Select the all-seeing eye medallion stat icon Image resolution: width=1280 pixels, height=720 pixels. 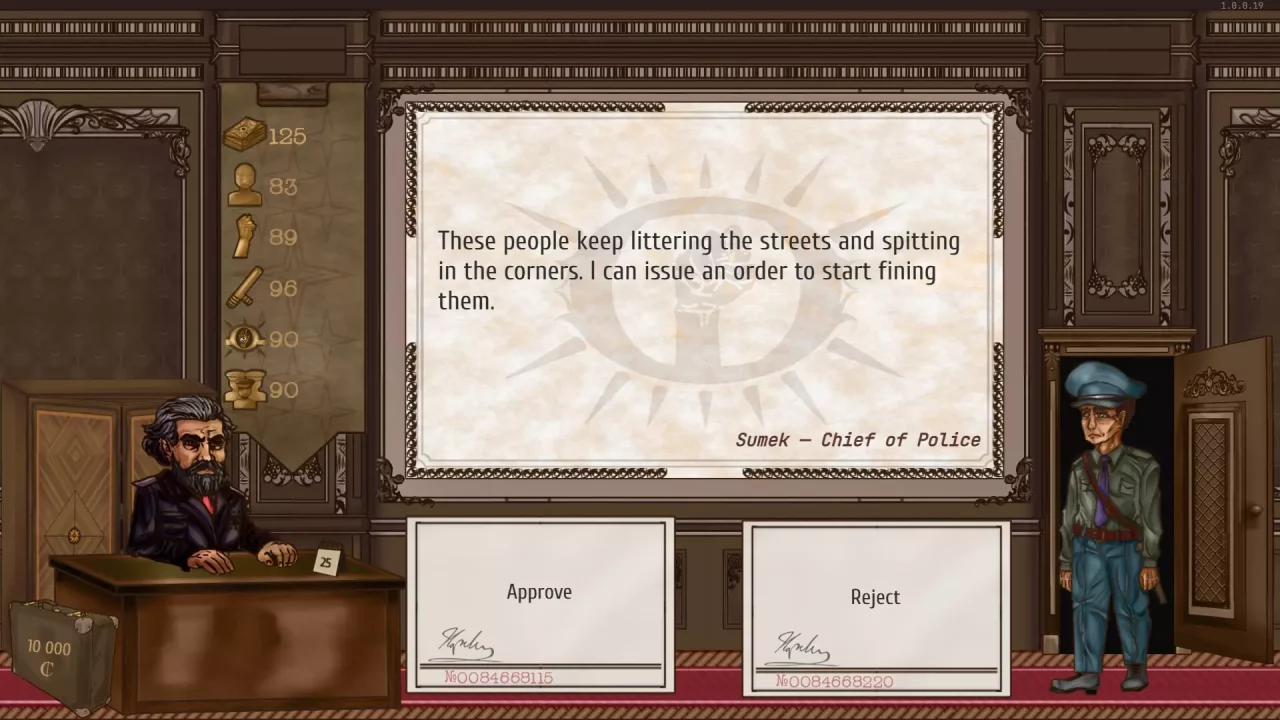[x=243, y=339]
